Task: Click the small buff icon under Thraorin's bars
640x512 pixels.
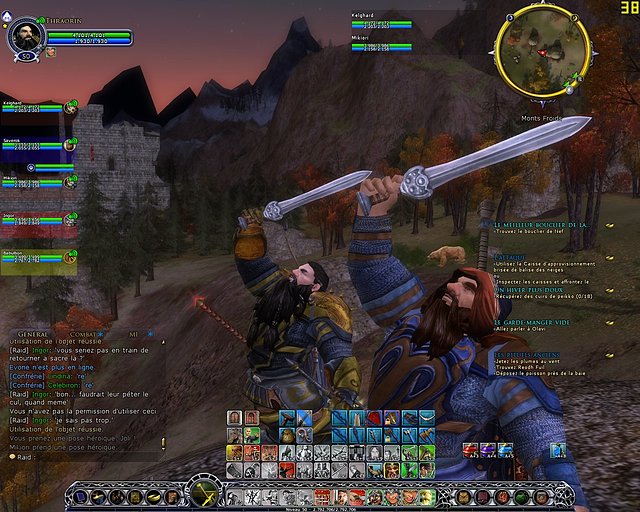Action: click(x=51, y=52)
